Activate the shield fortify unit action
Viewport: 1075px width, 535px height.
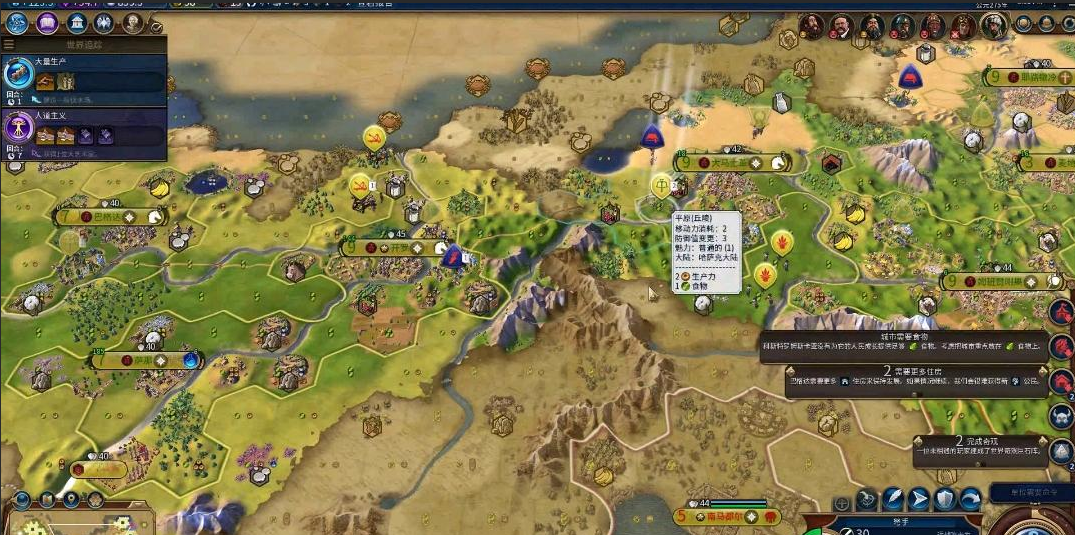pyautogui.click(x=944, y=499)
